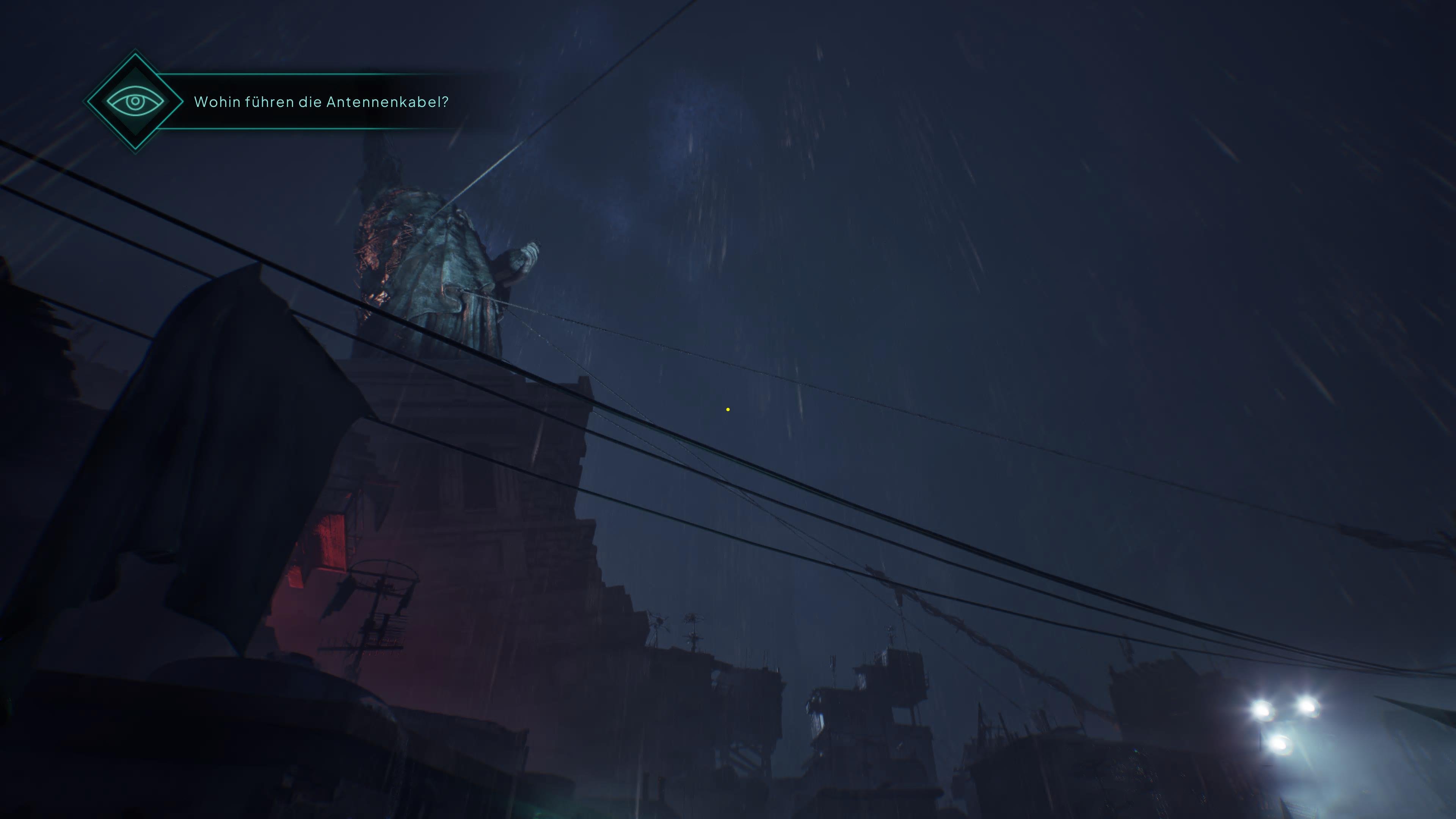Select the 'Wohin führen die Antennenkabel?' objective

320,102
